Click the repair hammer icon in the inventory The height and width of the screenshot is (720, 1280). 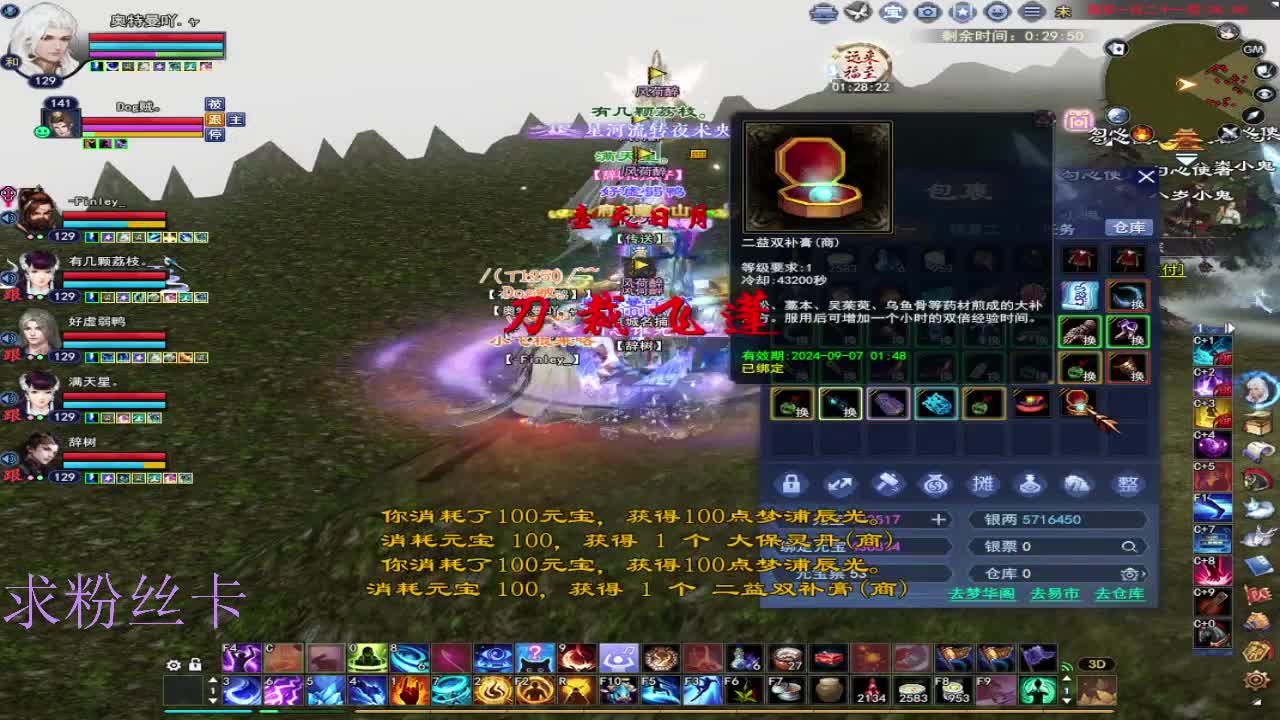885,483
